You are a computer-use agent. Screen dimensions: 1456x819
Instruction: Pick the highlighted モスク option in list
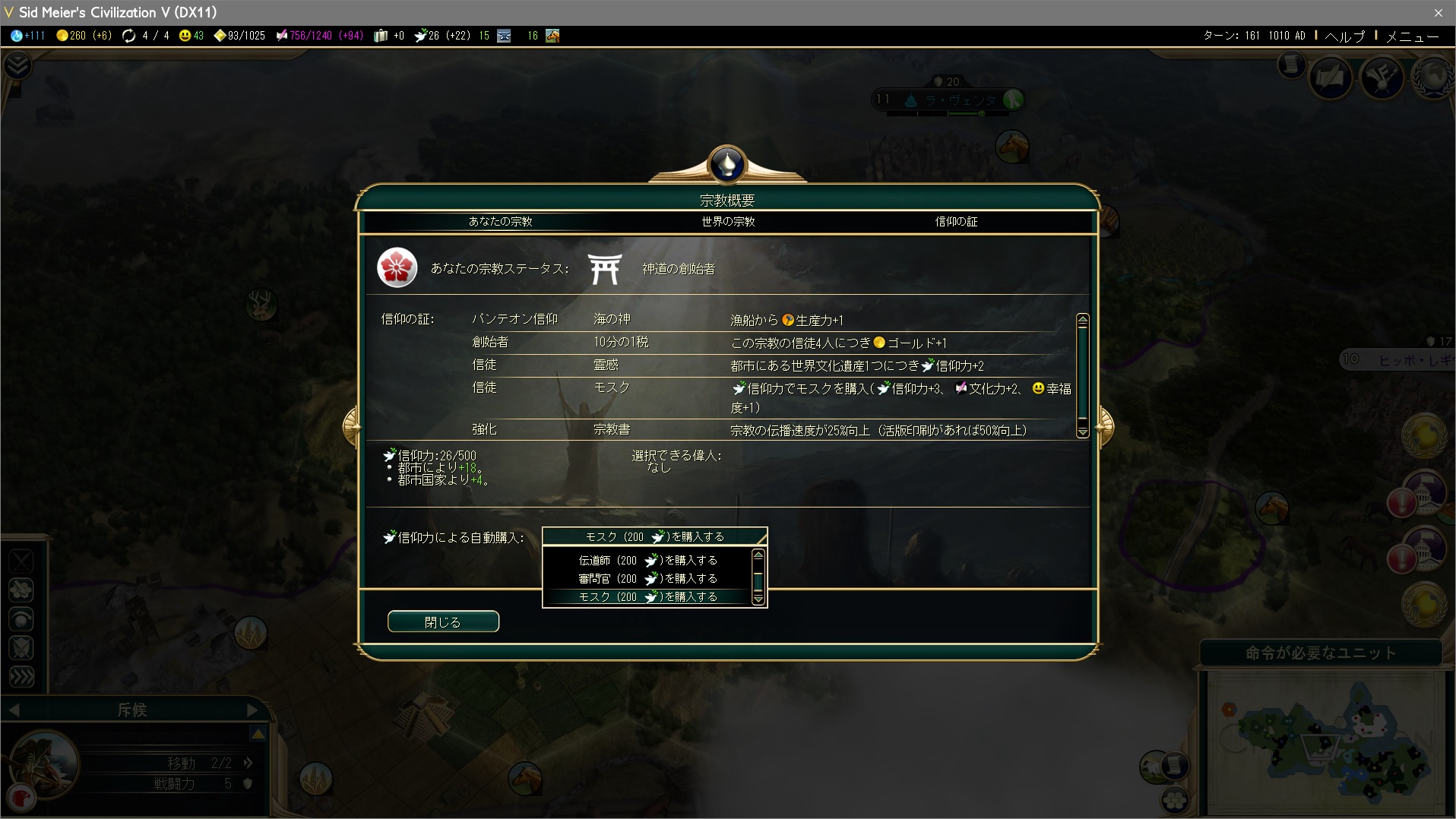[647, 597]
